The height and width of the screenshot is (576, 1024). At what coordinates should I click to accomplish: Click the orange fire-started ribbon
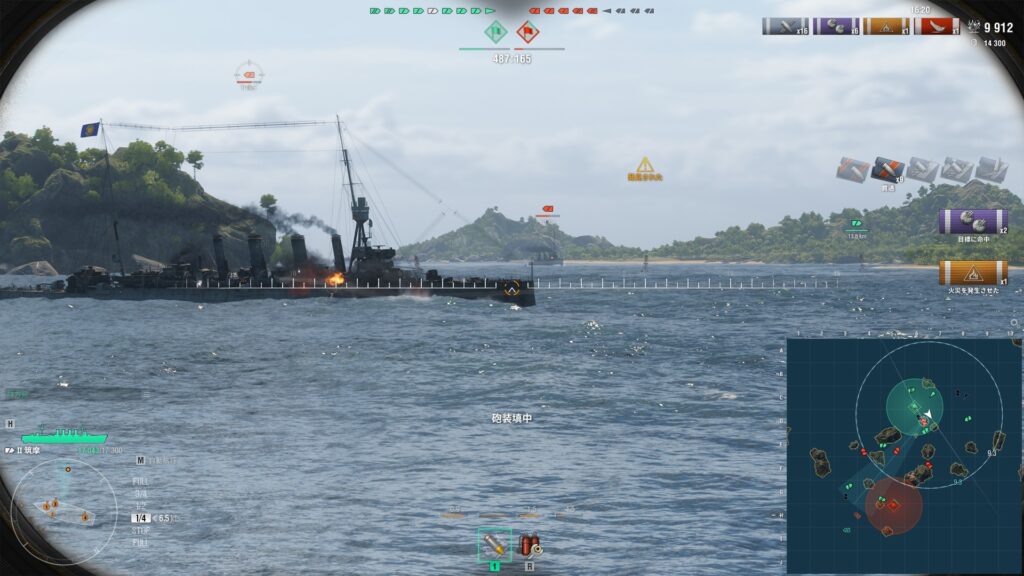click(972, 272)
